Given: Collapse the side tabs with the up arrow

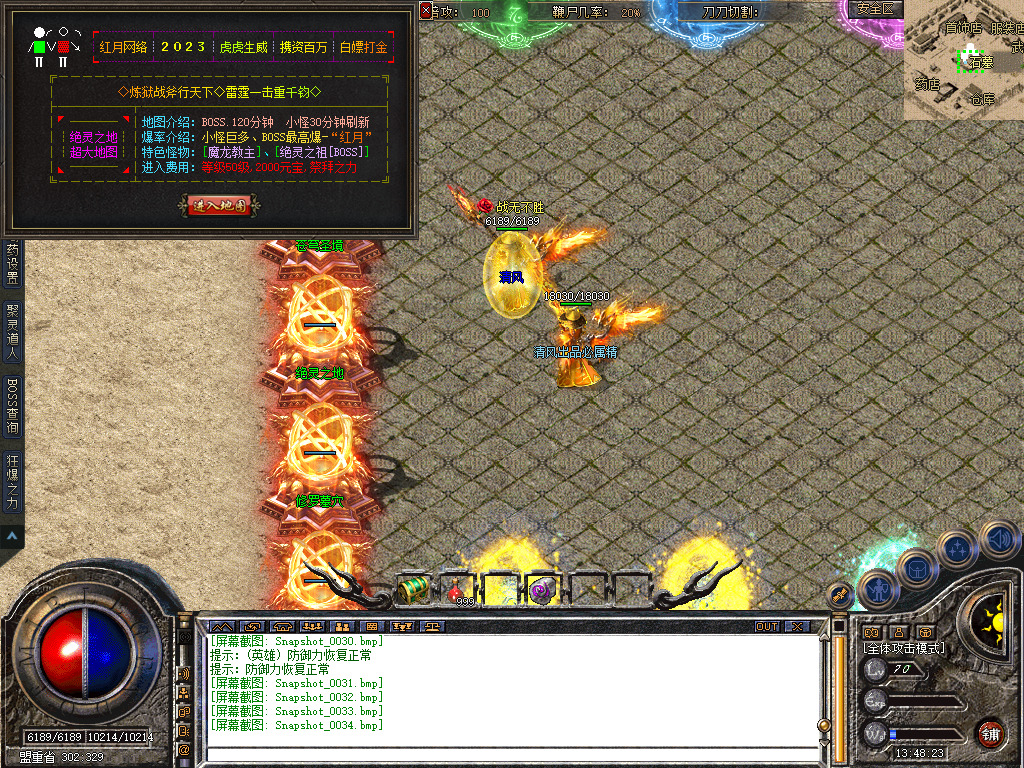Looking at the screenshot, I should click(12, 537).
